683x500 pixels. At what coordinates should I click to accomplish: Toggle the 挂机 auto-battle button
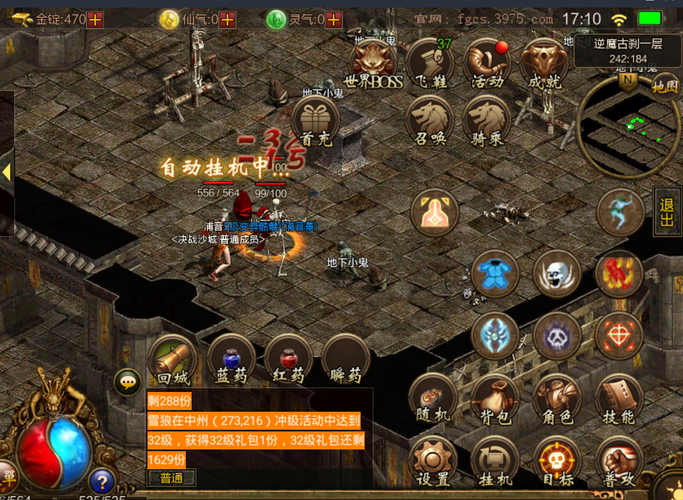click(494, 462)
